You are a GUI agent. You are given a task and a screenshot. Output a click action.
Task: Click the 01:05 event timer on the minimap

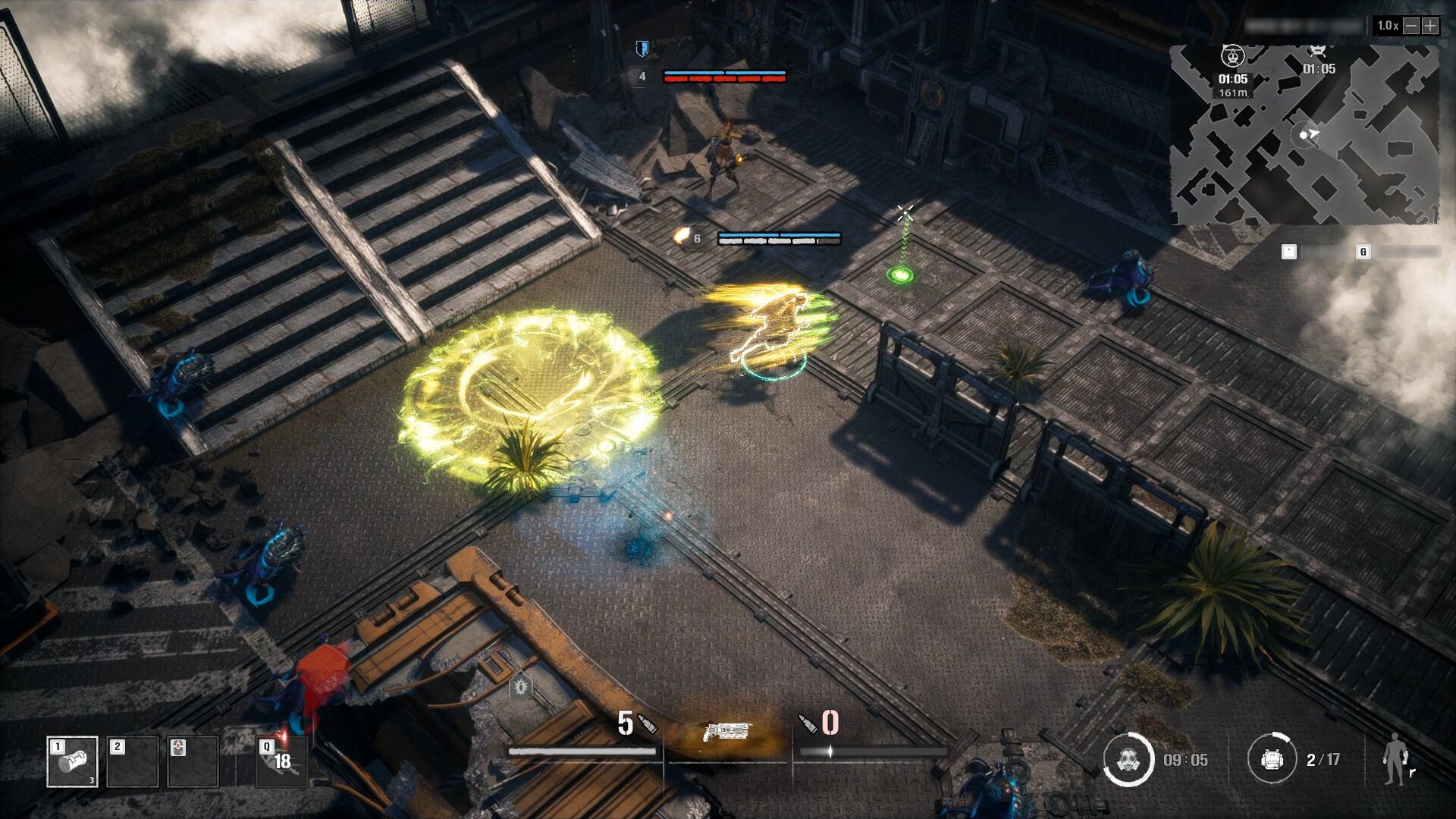[x=1319, y=70]
